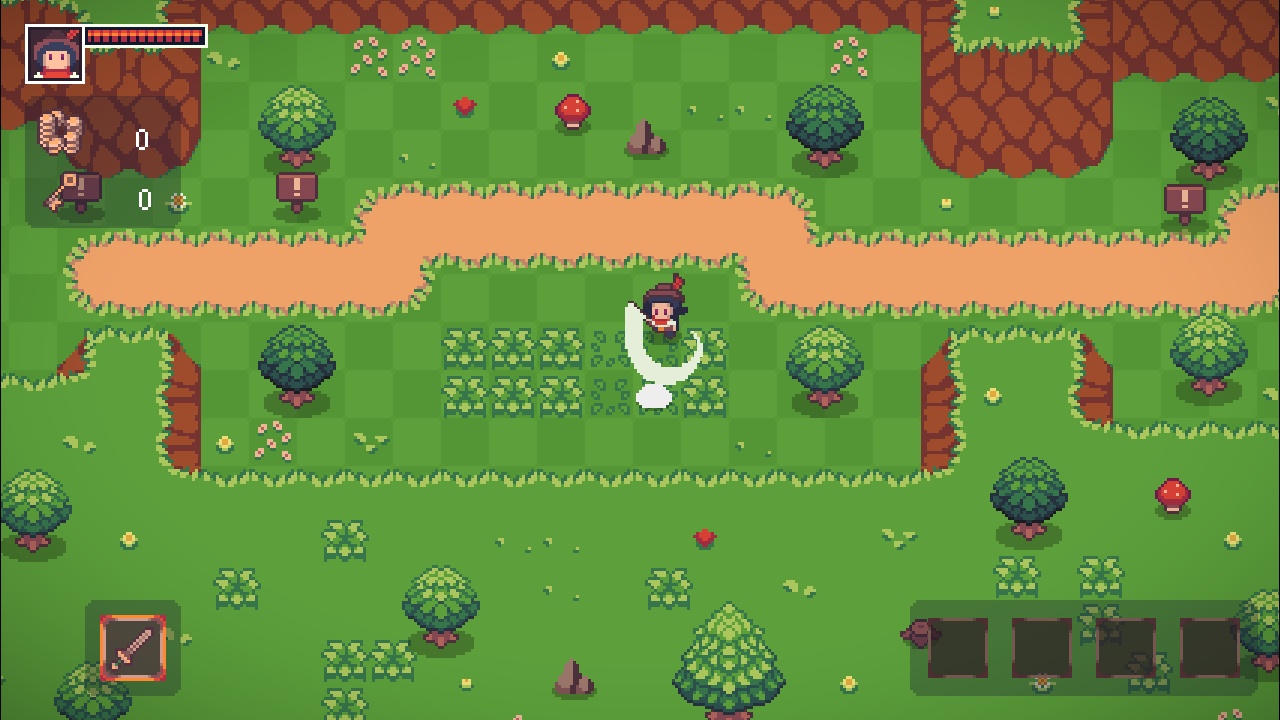Select the player character swinging the sword
The image size is (1280, 720).
coord(663,314)
